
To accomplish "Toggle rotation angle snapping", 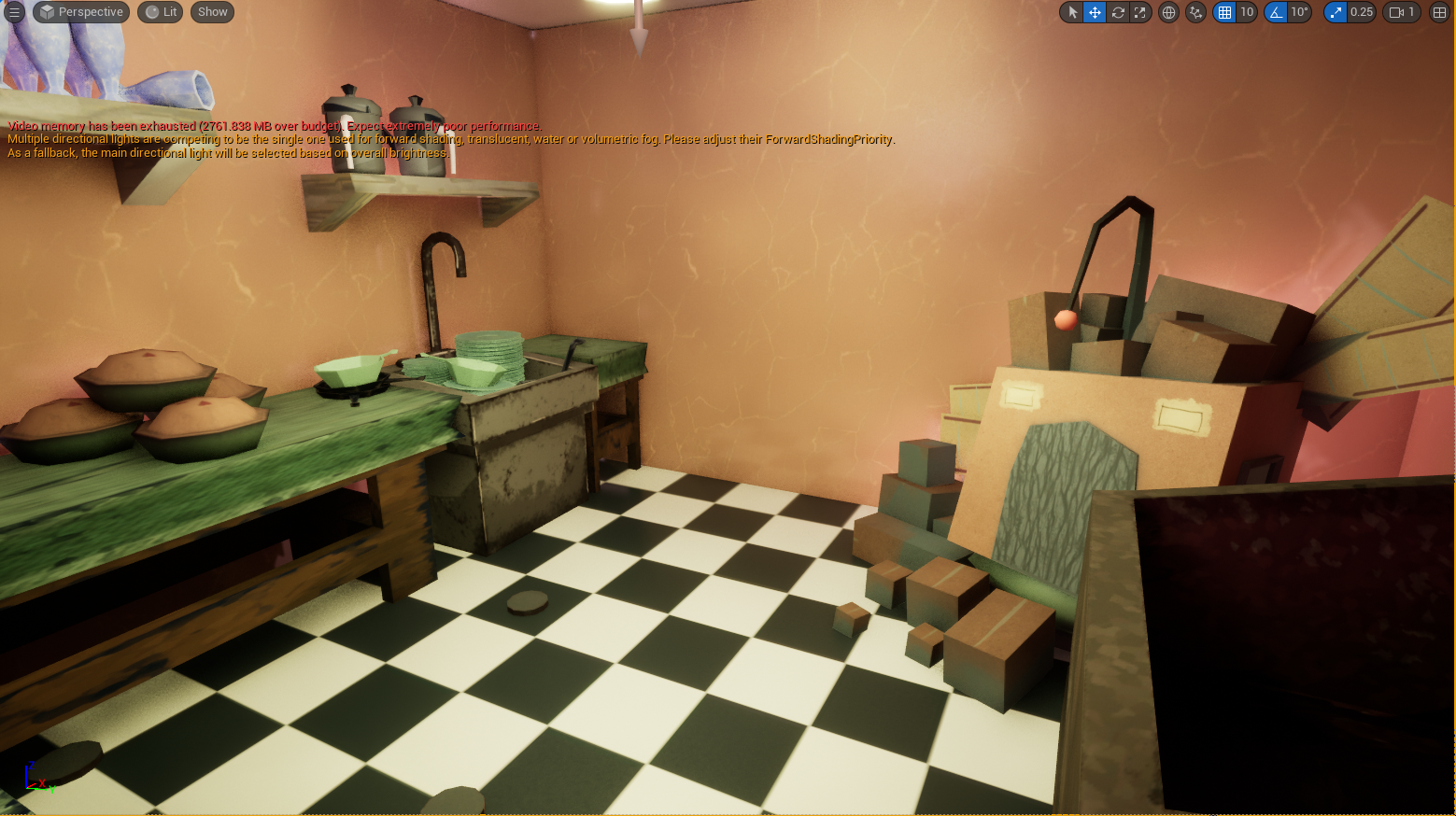I will (1276, 12).
